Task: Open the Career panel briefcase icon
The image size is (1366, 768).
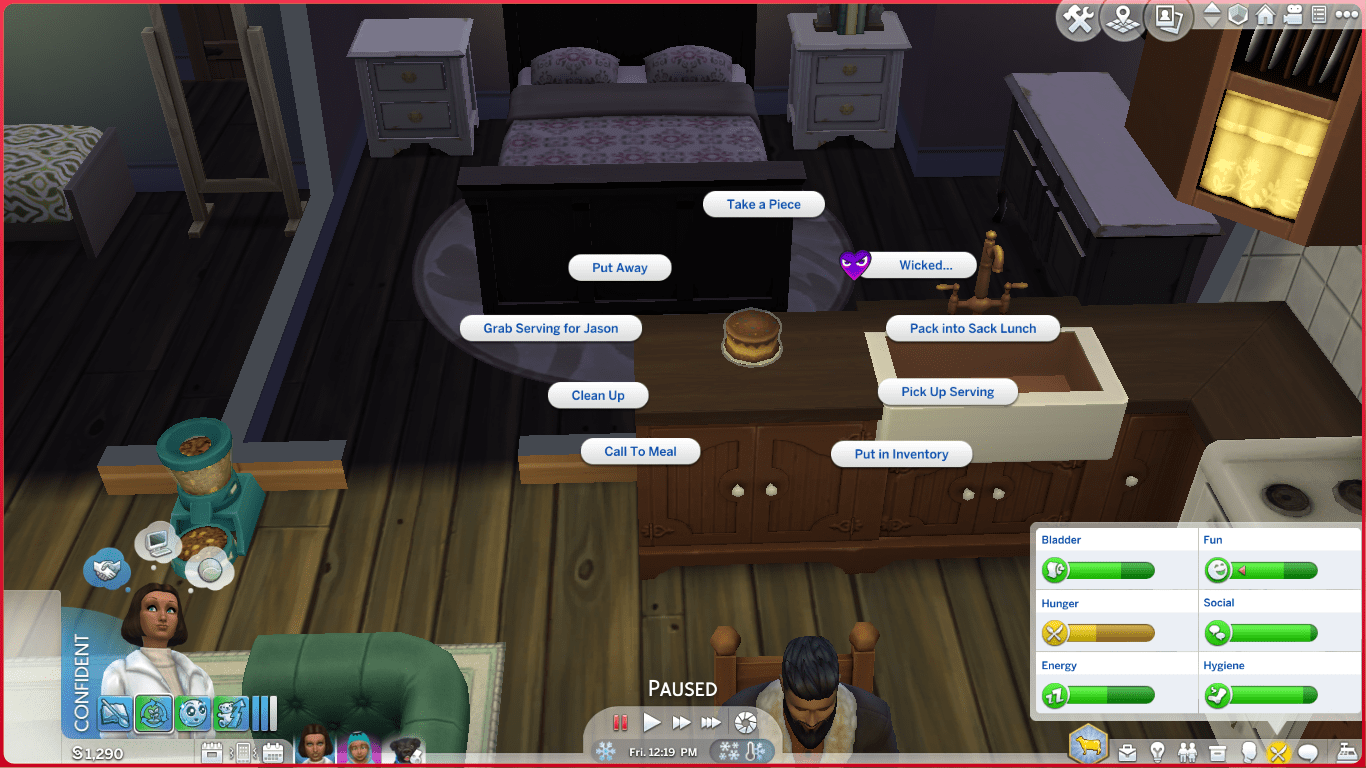Action: tap(1127, 753)
